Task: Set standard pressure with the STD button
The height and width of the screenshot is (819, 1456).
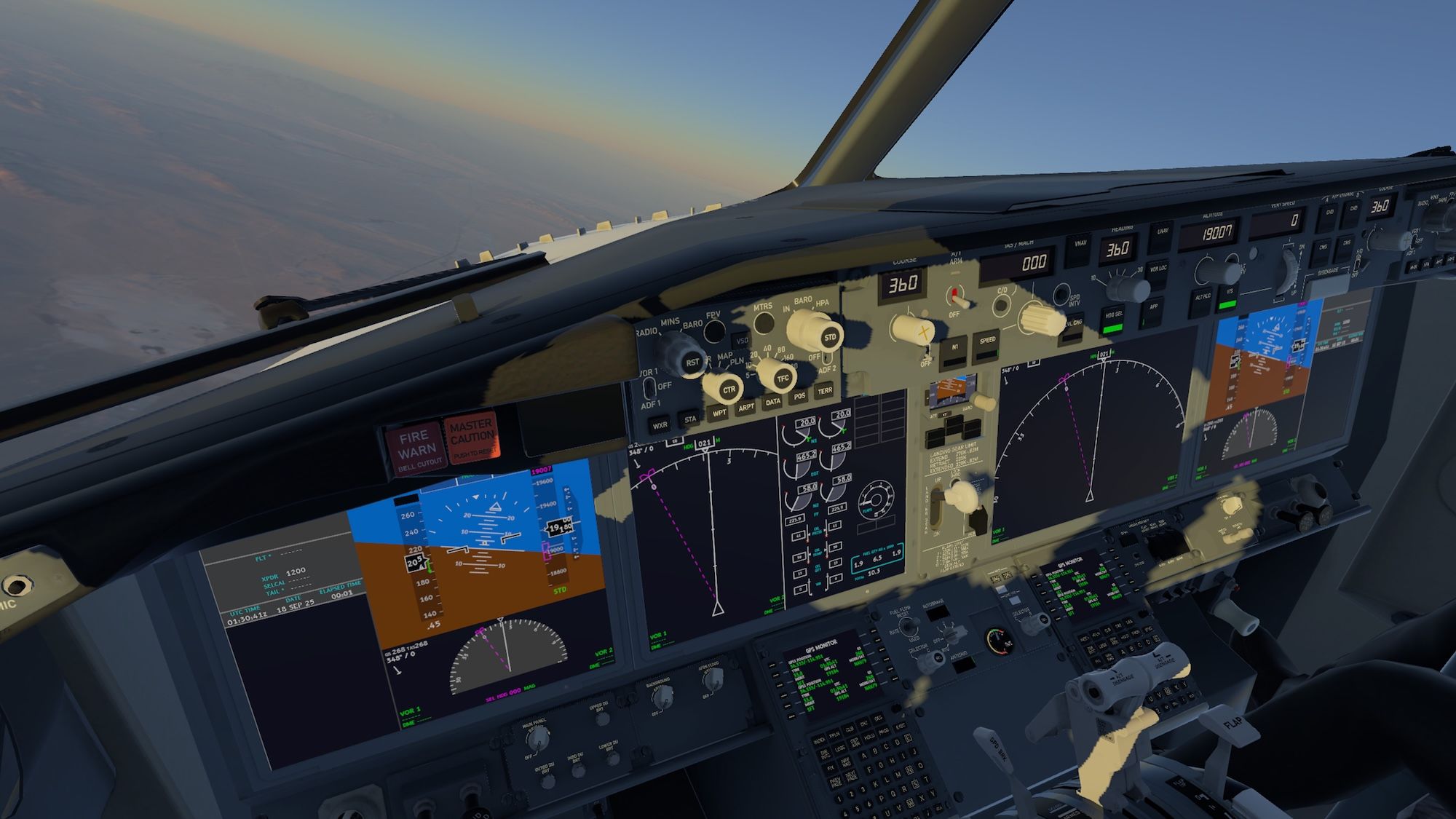Action: [830, 338]
